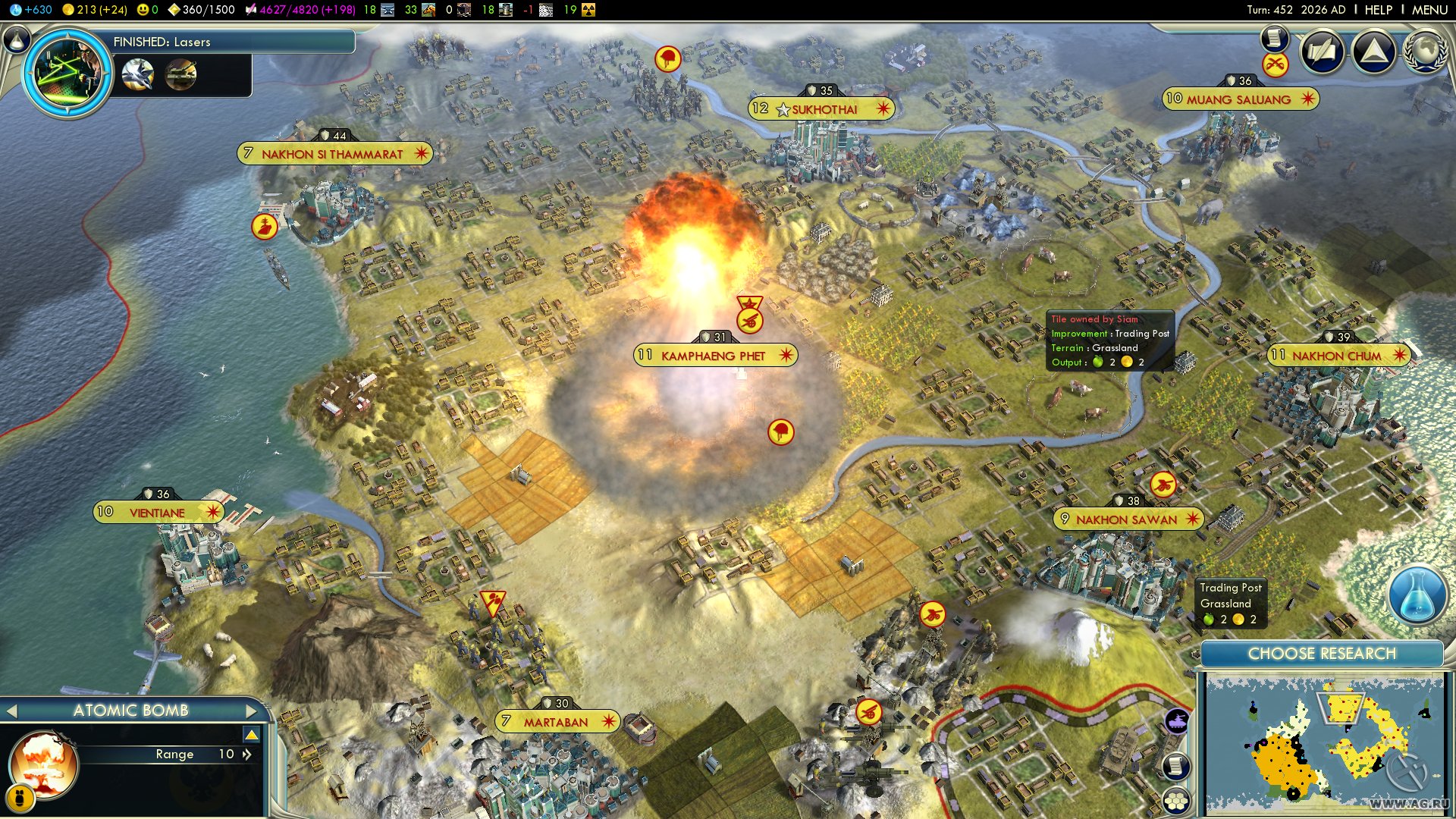The width and height of the screenshot is (1456, 819).
Task: Open the VIENTIANE city banner
Action: pyautogui.click(x=158, y=513)
